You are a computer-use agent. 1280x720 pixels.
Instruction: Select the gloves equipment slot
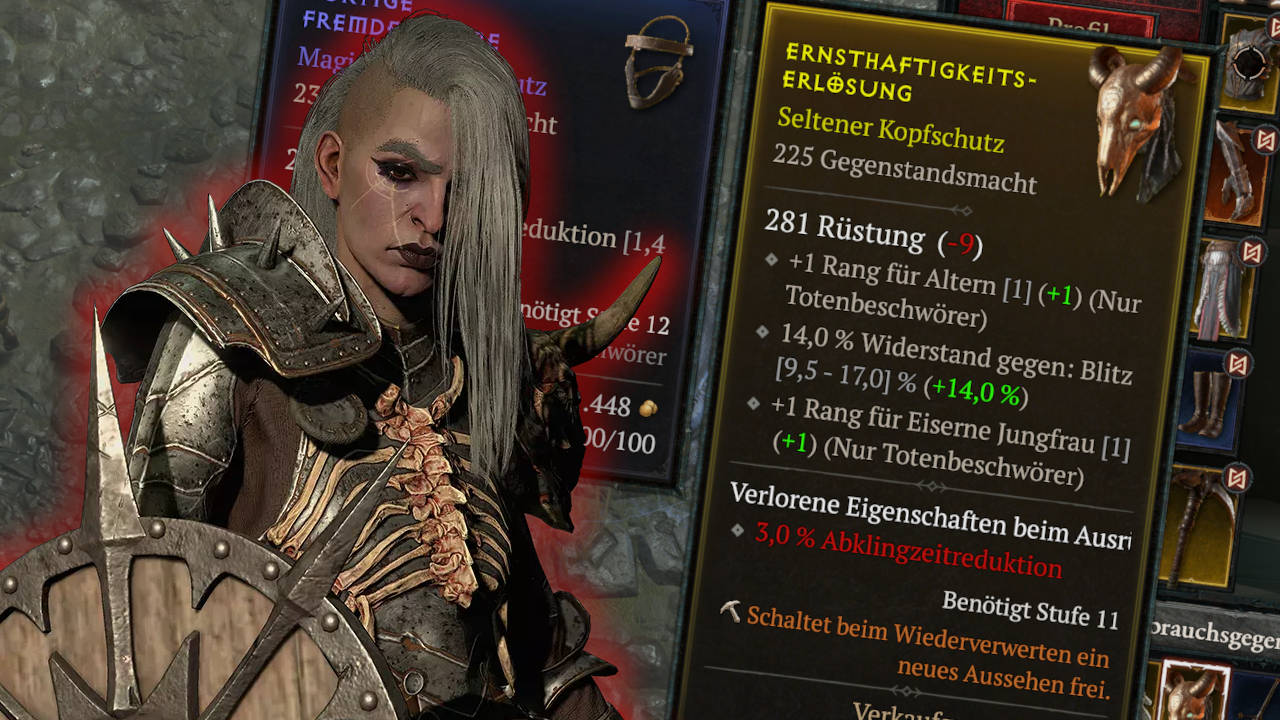tap(1235, 170)
